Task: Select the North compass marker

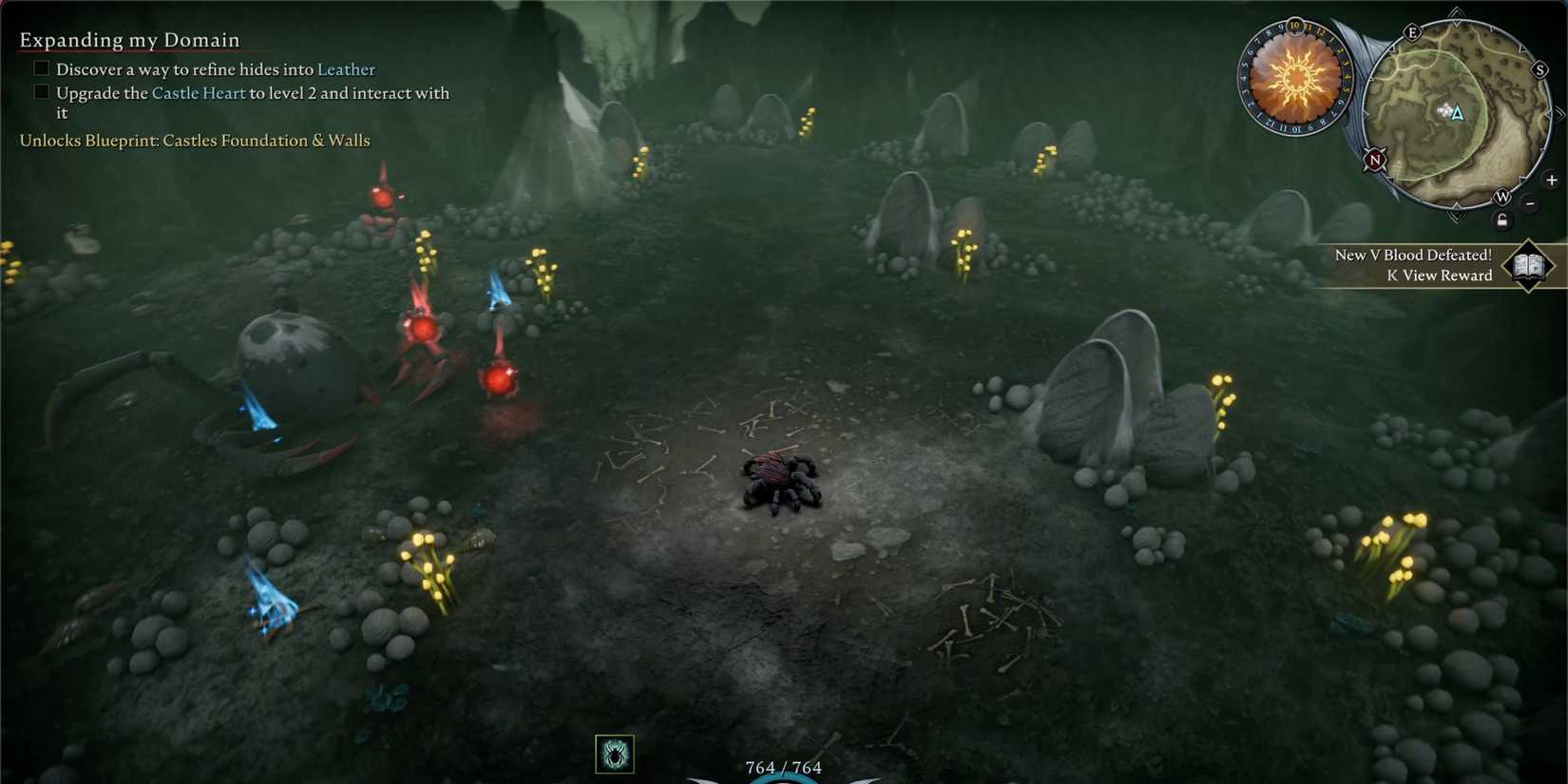Action: tap(1374, 160)
